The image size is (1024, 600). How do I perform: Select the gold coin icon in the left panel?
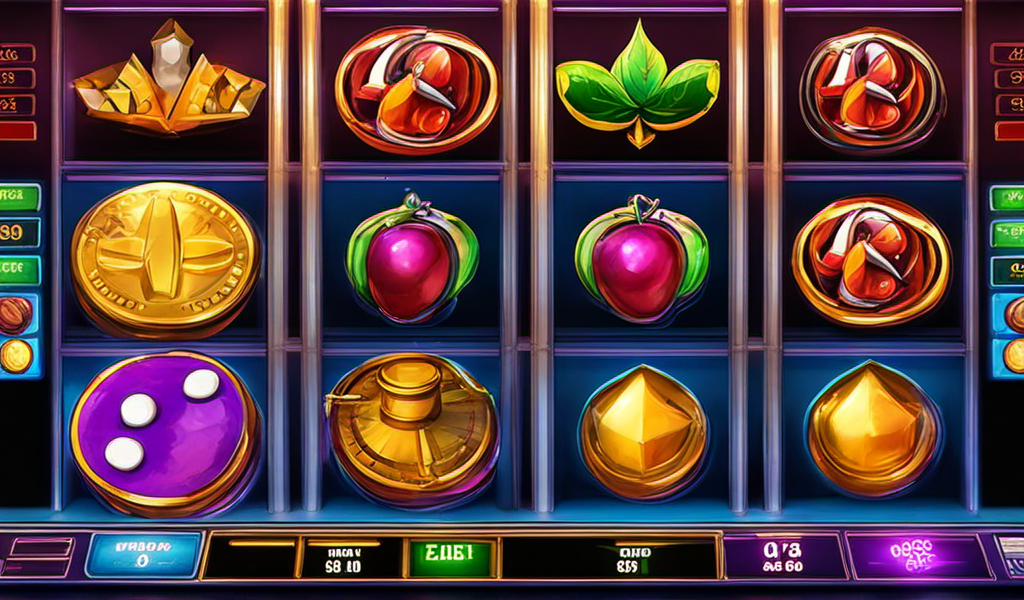pyautogui.click(x=15, y=355)
